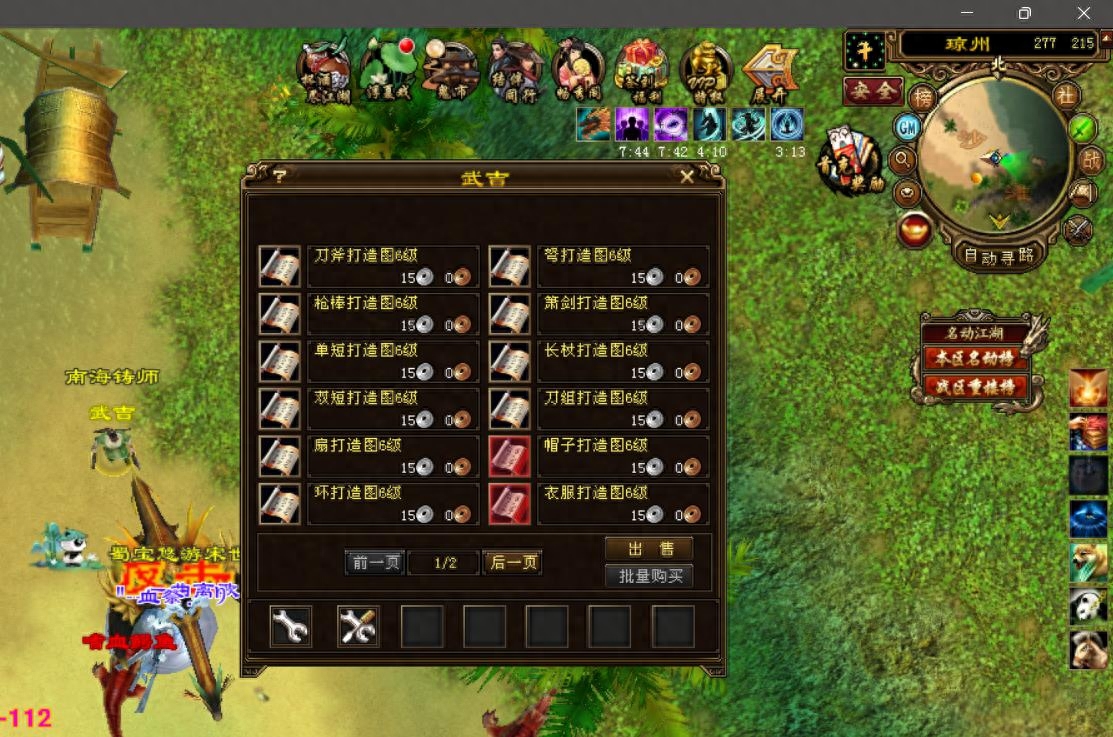The width and height of the screenshot is (1113, 737).
Task: Maximize the game window
Action: click(1024, 13)
